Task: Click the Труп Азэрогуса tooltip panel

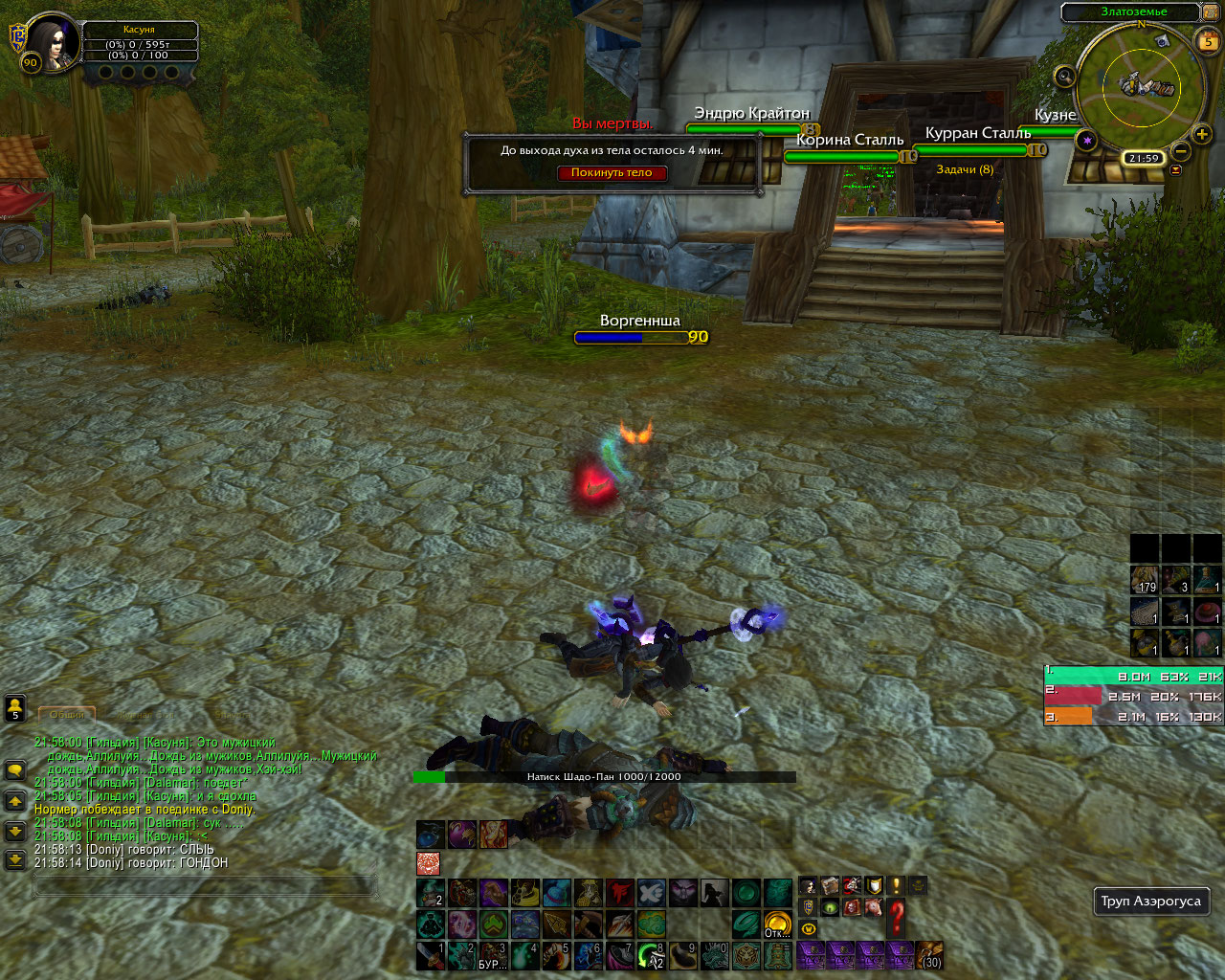Action: point(1150,901)
